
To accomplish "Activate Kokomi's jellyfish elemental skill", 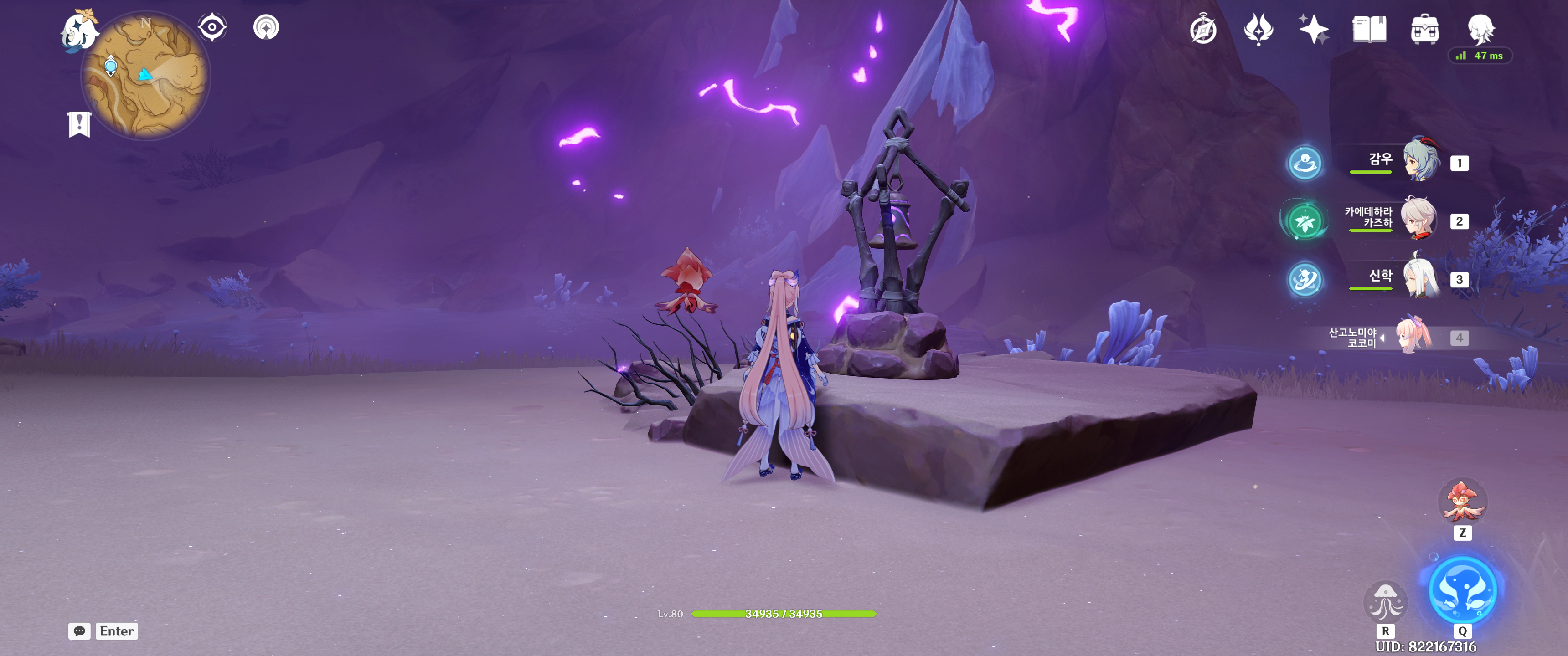I will 1385,602.
